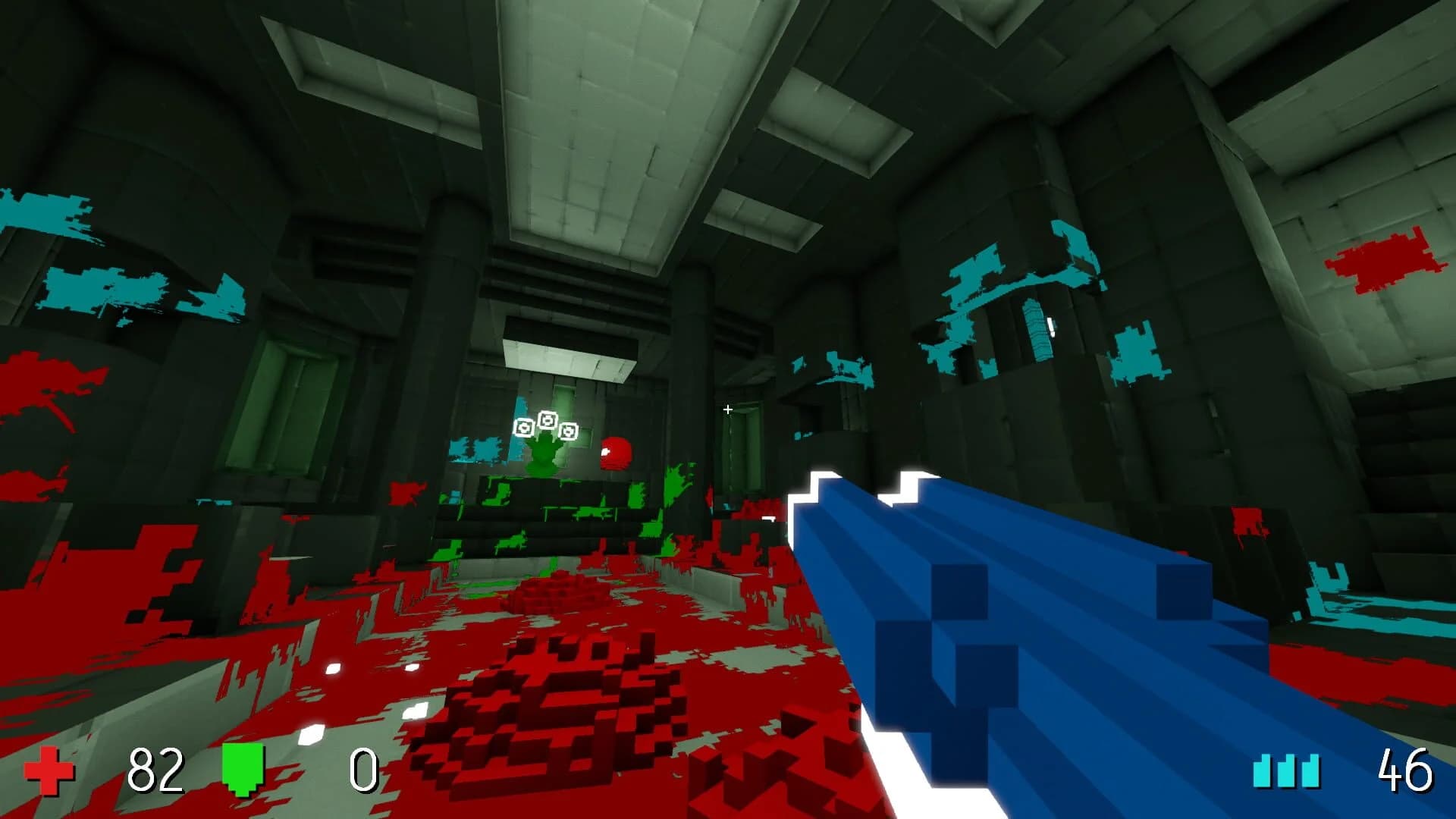
Task: Click the white crosshair at screen center
Action: point(728,409)
